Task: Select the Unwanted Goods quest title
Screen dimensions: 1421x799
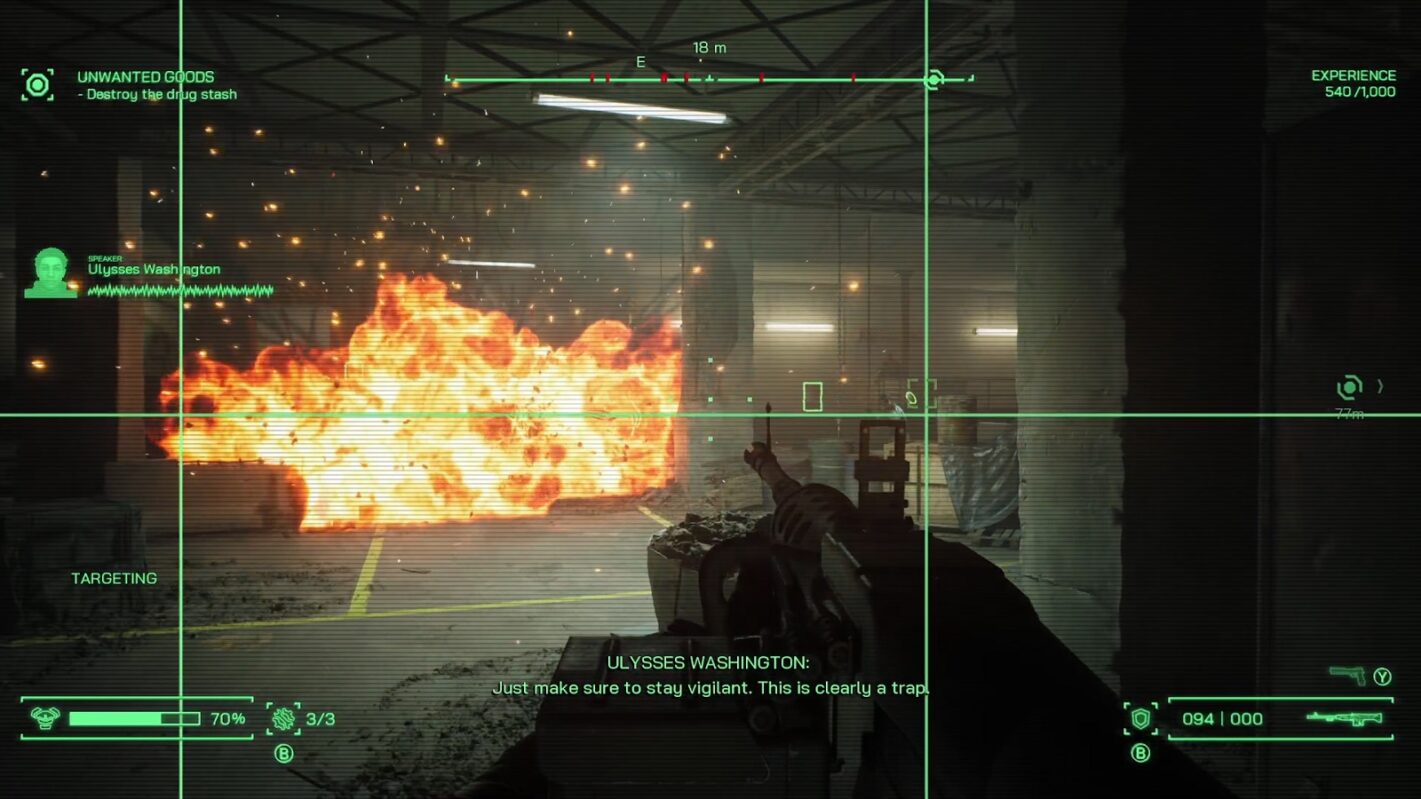Action: tap(145, 77)
